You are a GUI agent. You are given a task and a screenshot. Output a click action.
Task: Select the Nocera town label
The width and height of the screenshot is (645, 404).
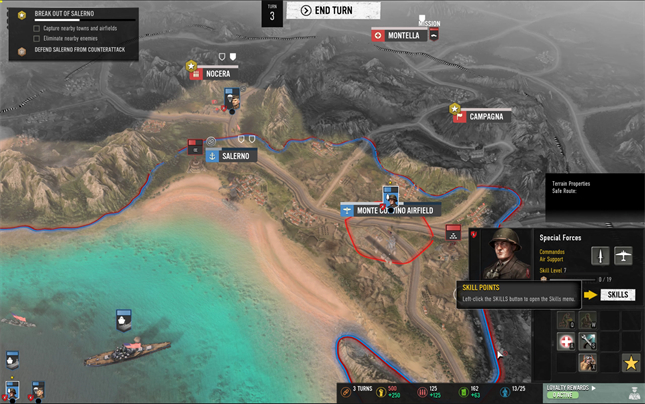[x=217, y=73]
